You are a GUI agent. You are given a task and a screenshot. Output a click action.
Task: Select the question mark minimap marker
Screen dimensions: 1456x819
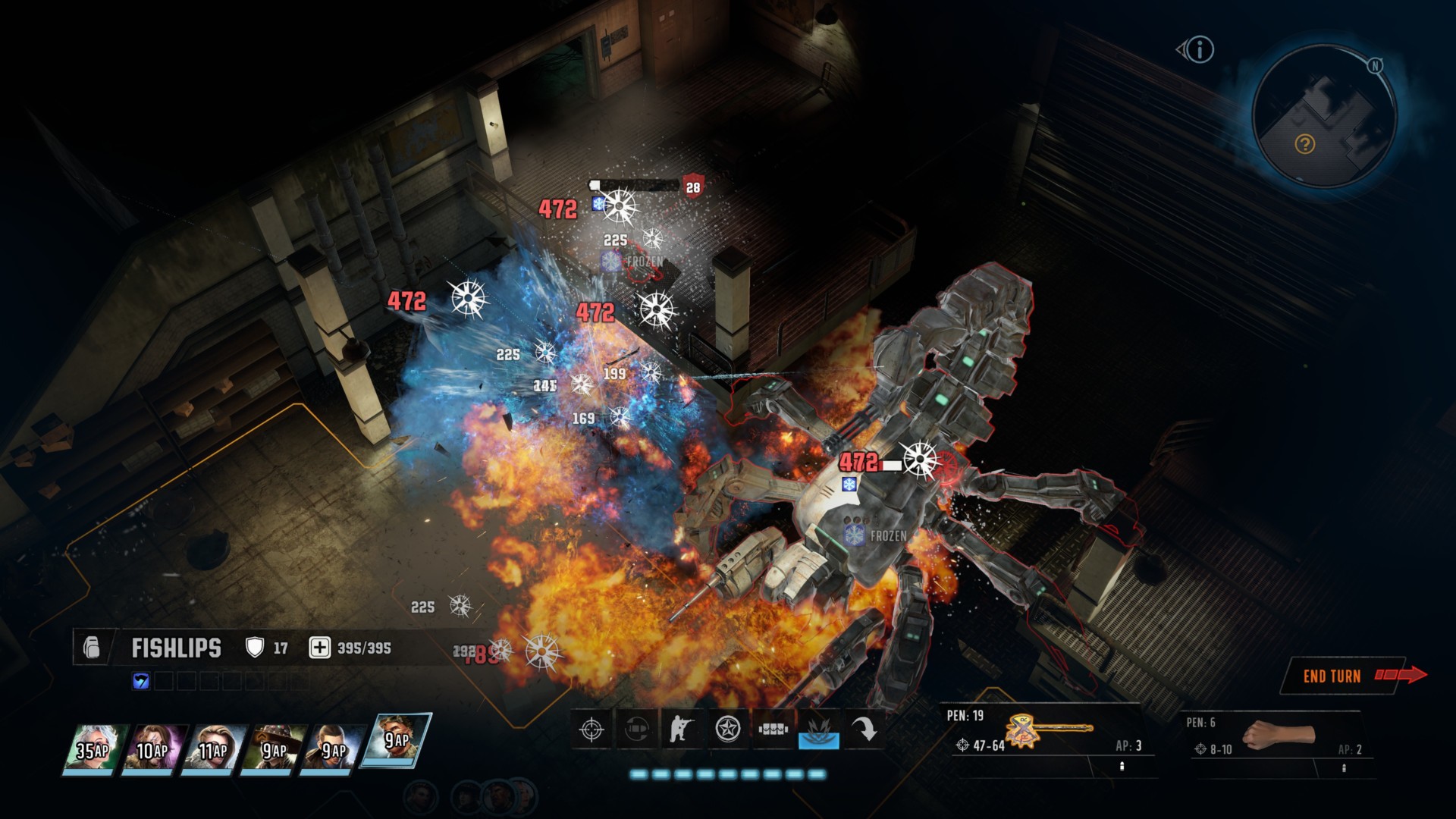[x=1304, y=144]
